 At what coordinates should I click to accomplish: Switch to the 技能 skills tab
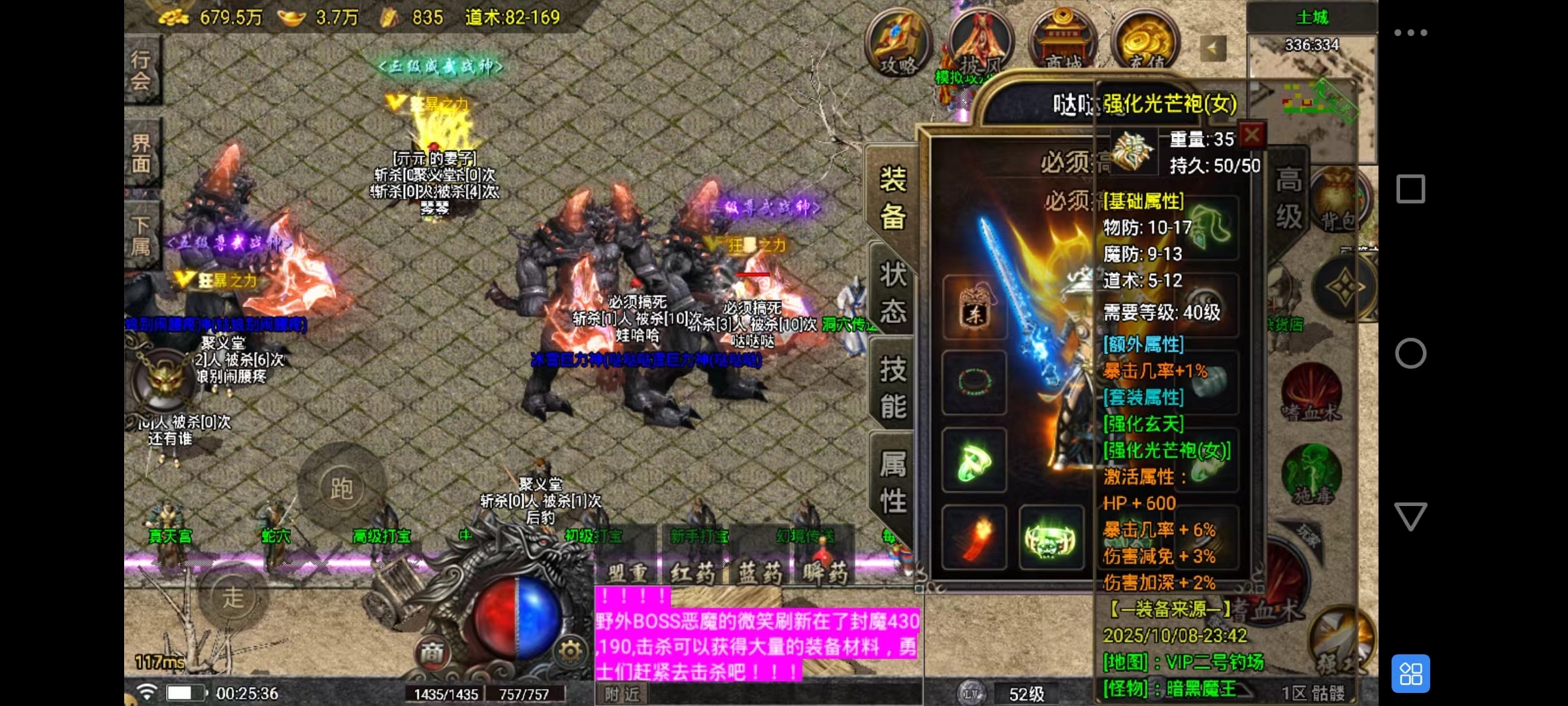point(892,388)
